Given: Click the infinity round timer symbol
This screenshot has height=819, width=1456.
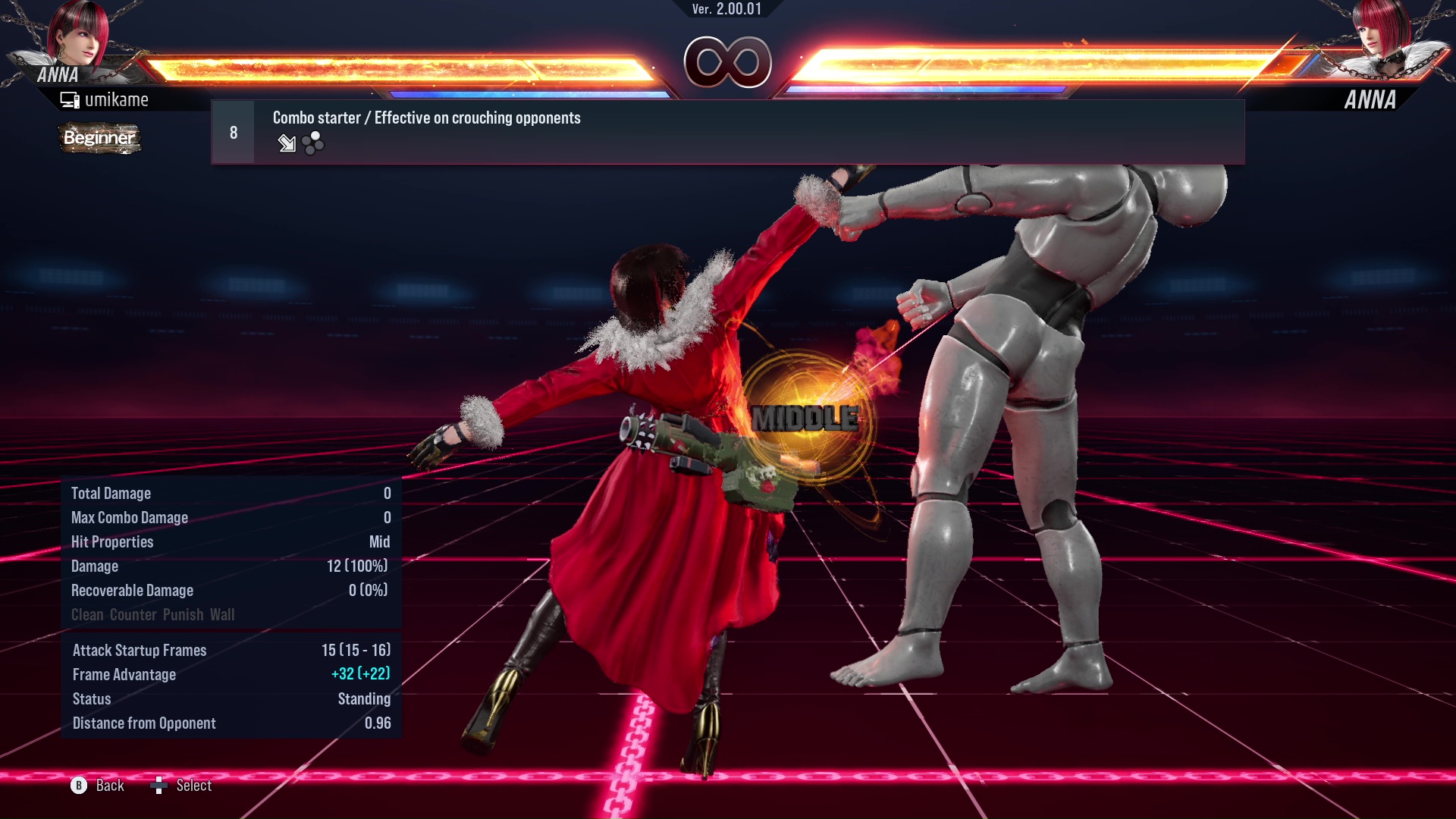Looking at the screenshot, I should tap(728, 64).
